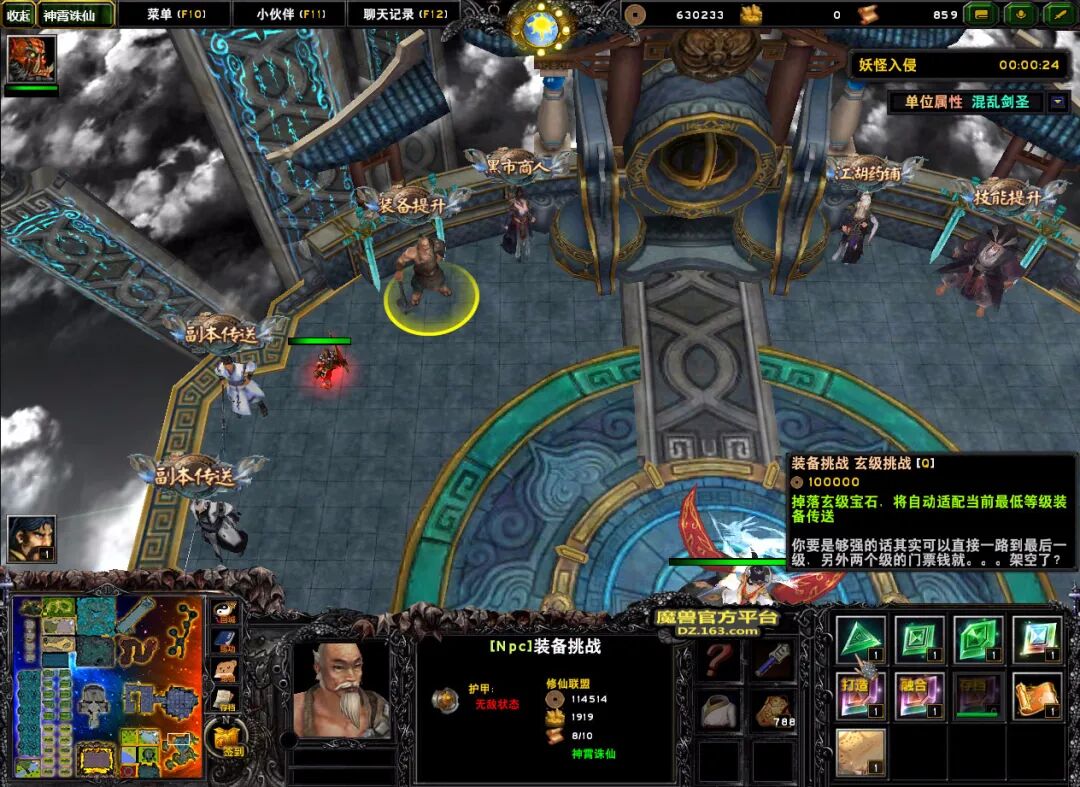Select the orange scroll command icon
The height and width of the screenshot is (787, 1080).
[x=1037, y=695]
